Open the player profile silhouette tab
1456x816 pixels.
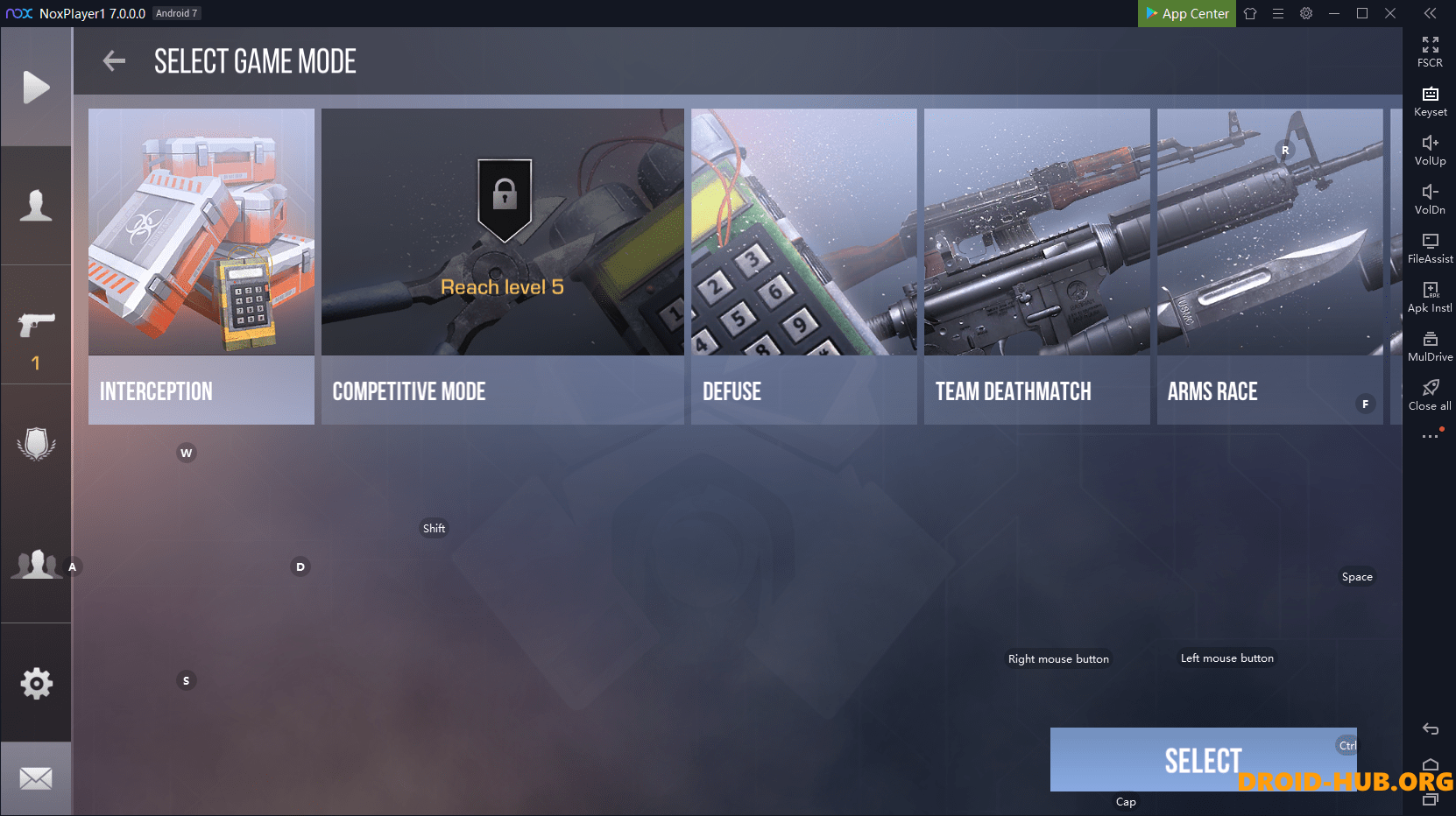(x=36, y=206)
